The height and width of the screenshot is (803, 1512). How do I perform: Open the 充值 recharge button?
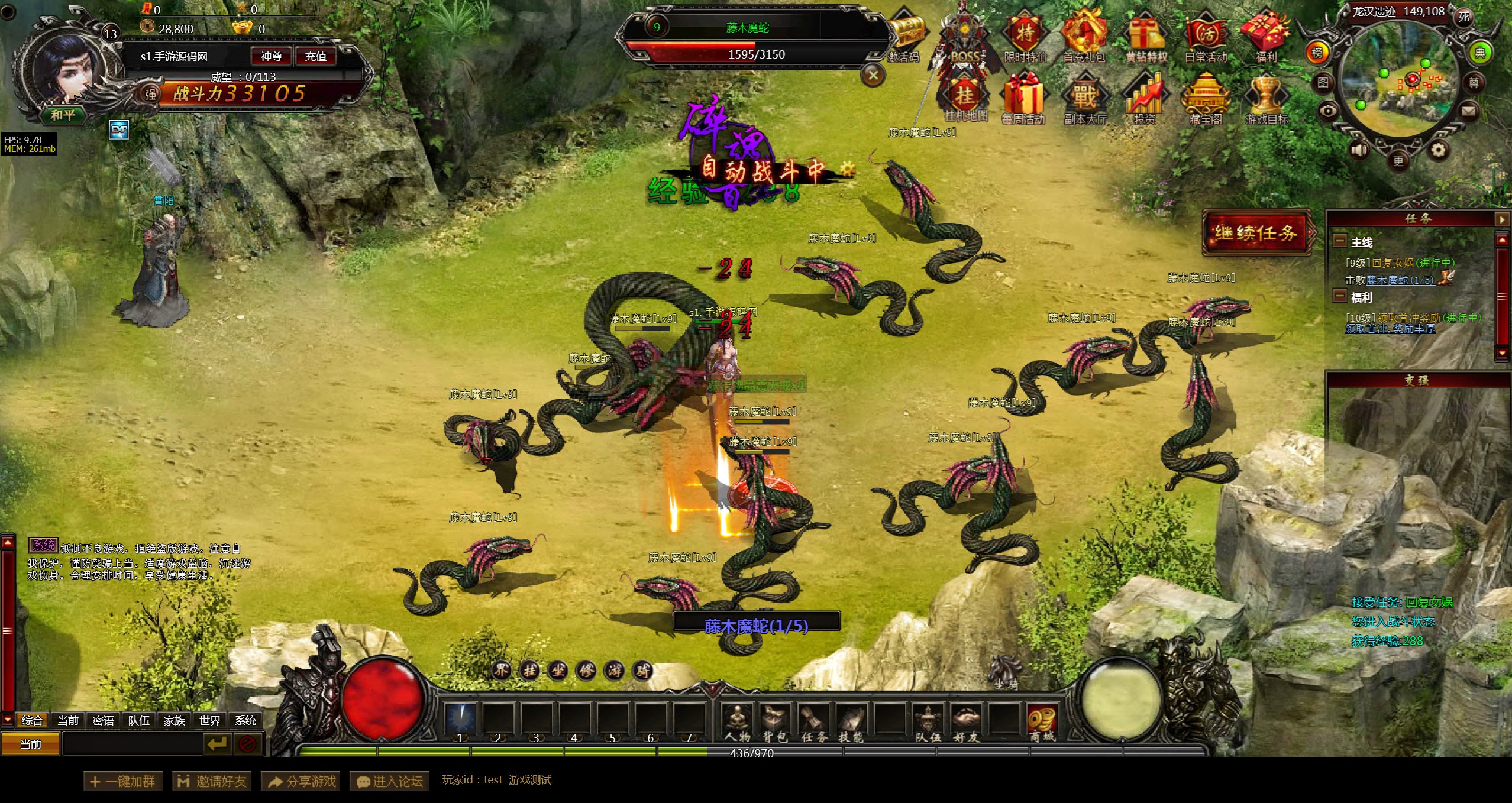[315, 57]
